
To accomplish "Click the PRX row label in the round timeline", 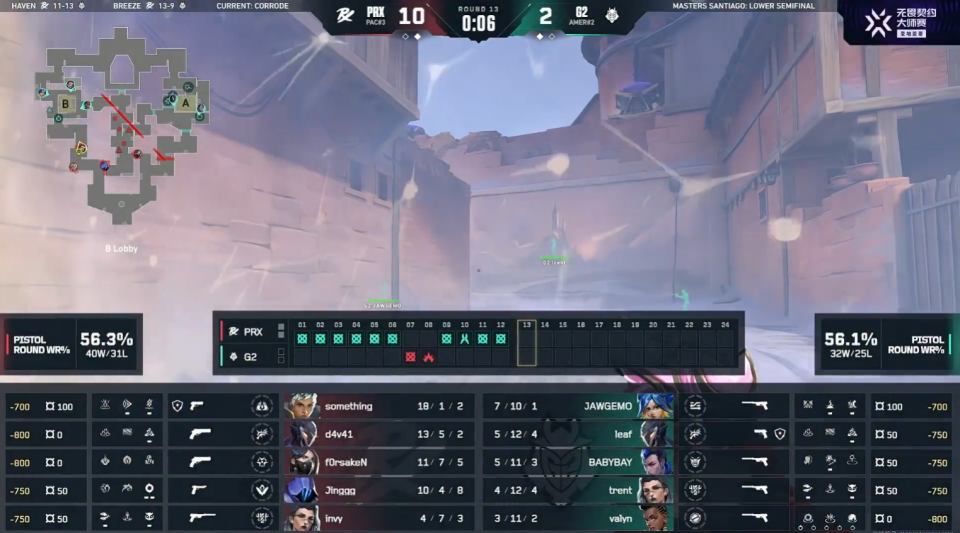I will pos(250,331).
